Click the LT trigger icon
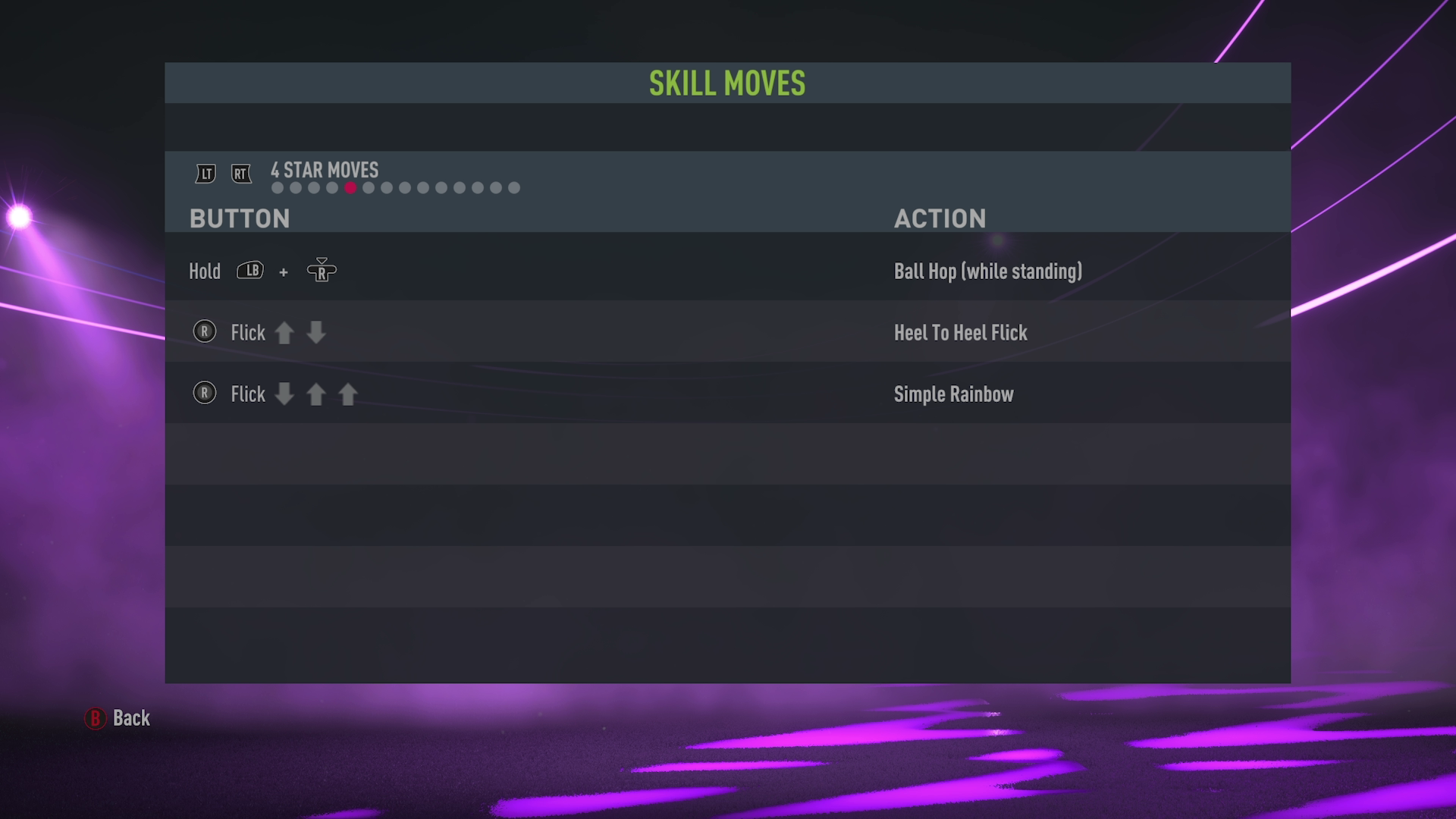 tap(204, 173)
